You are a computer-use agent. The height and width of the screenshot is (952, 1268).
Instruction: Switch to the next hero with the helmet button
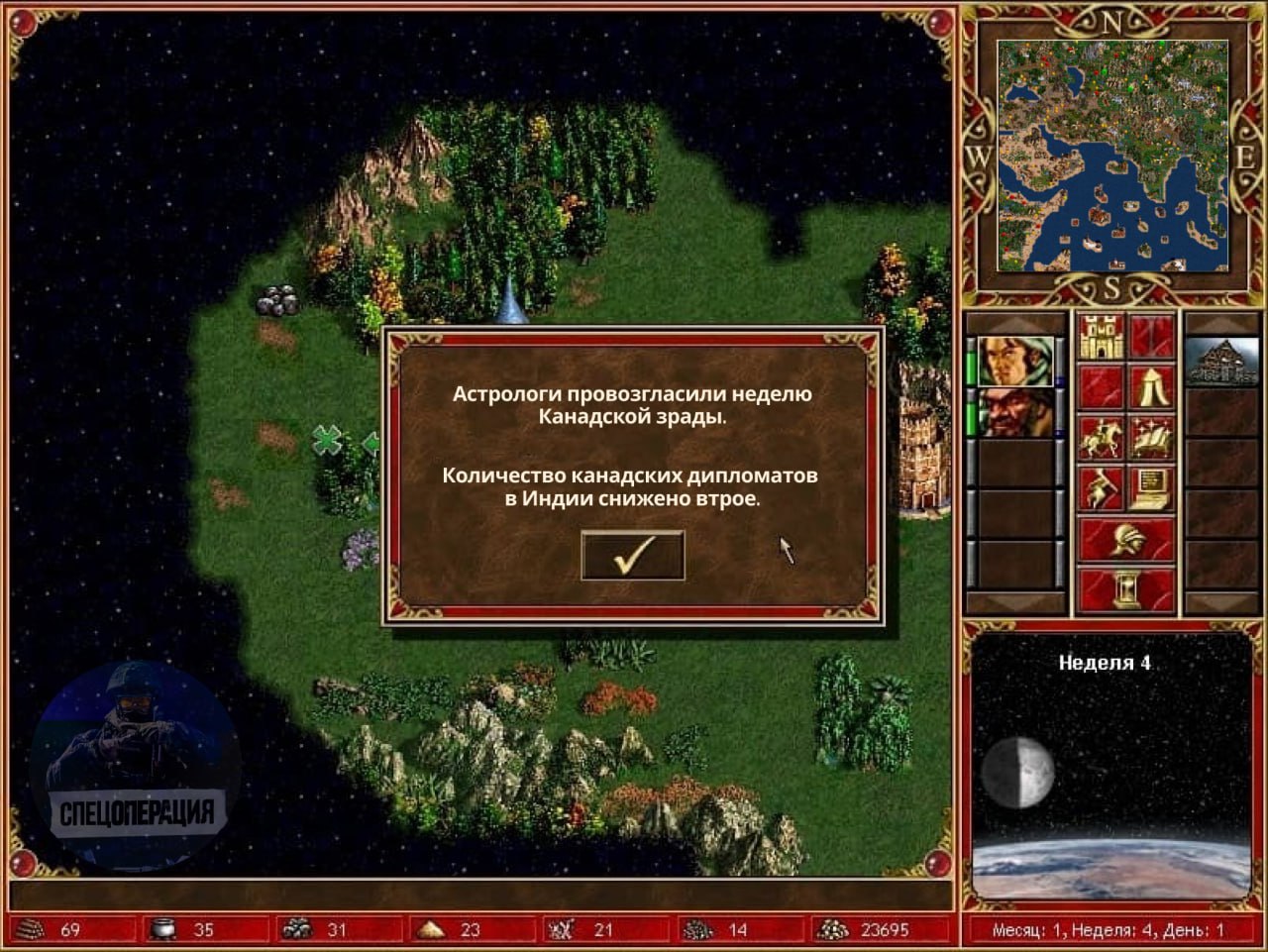[x=1125, y=540]
